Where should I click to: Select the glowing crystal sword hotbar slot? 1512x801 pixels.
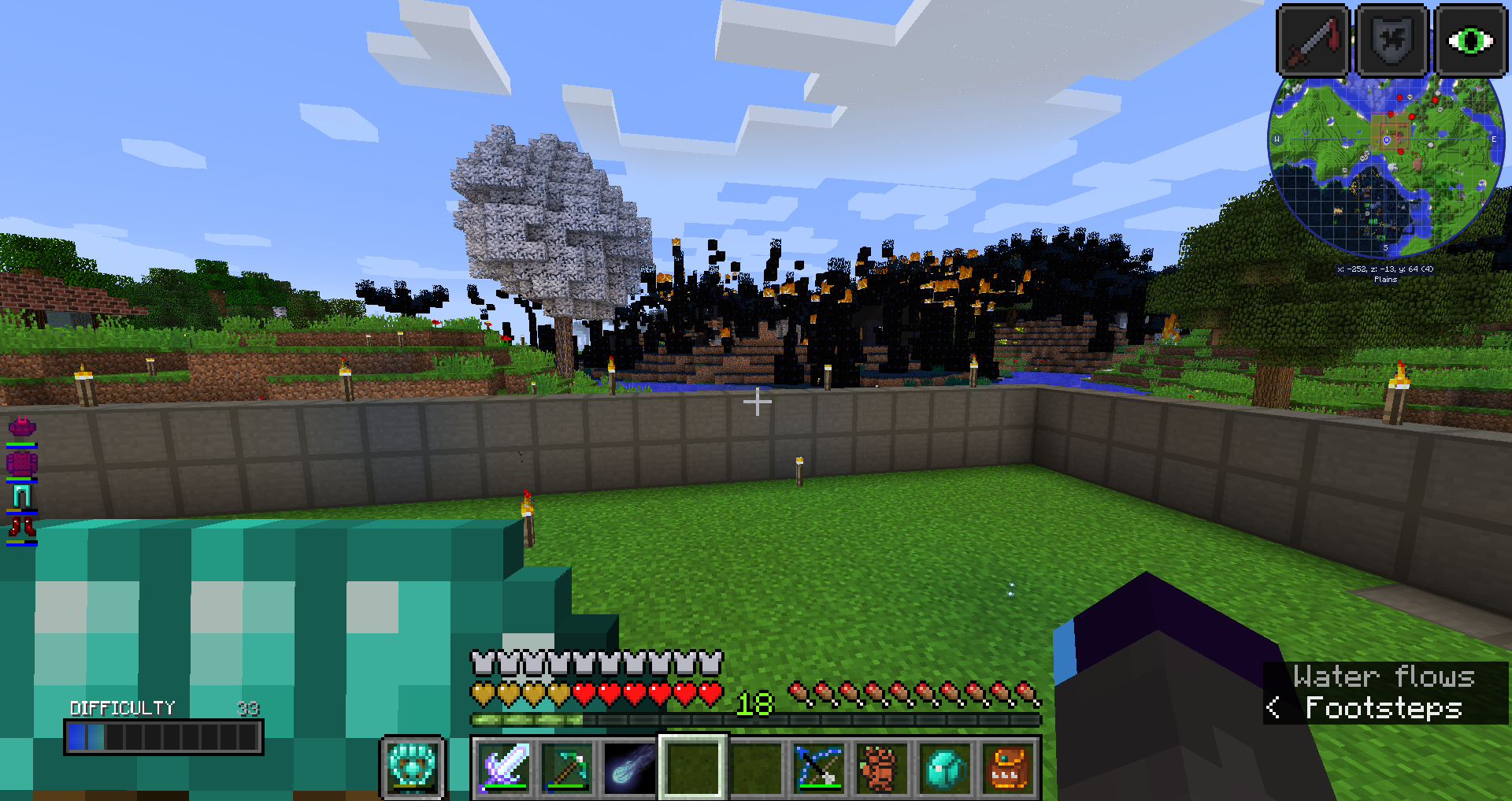[504, 768]
